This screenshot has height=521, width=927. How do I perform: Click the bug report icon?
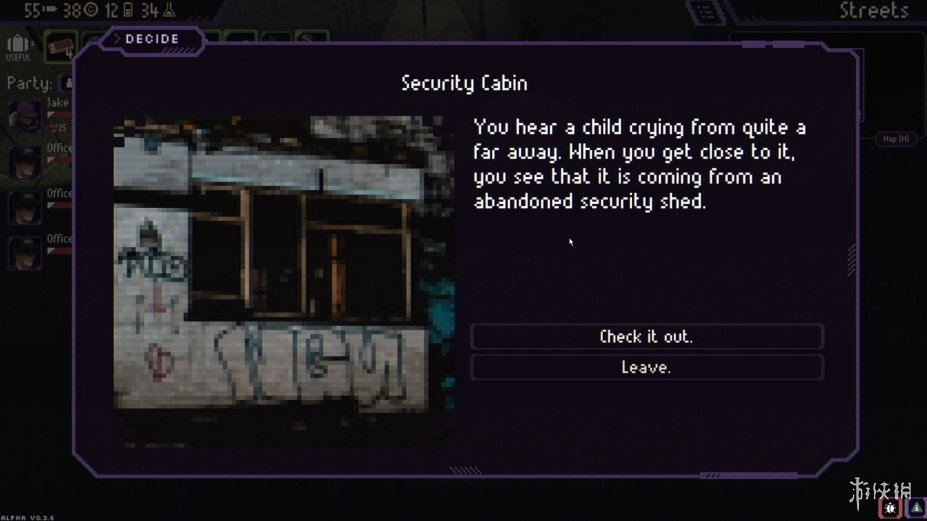(x=889, y=508)
